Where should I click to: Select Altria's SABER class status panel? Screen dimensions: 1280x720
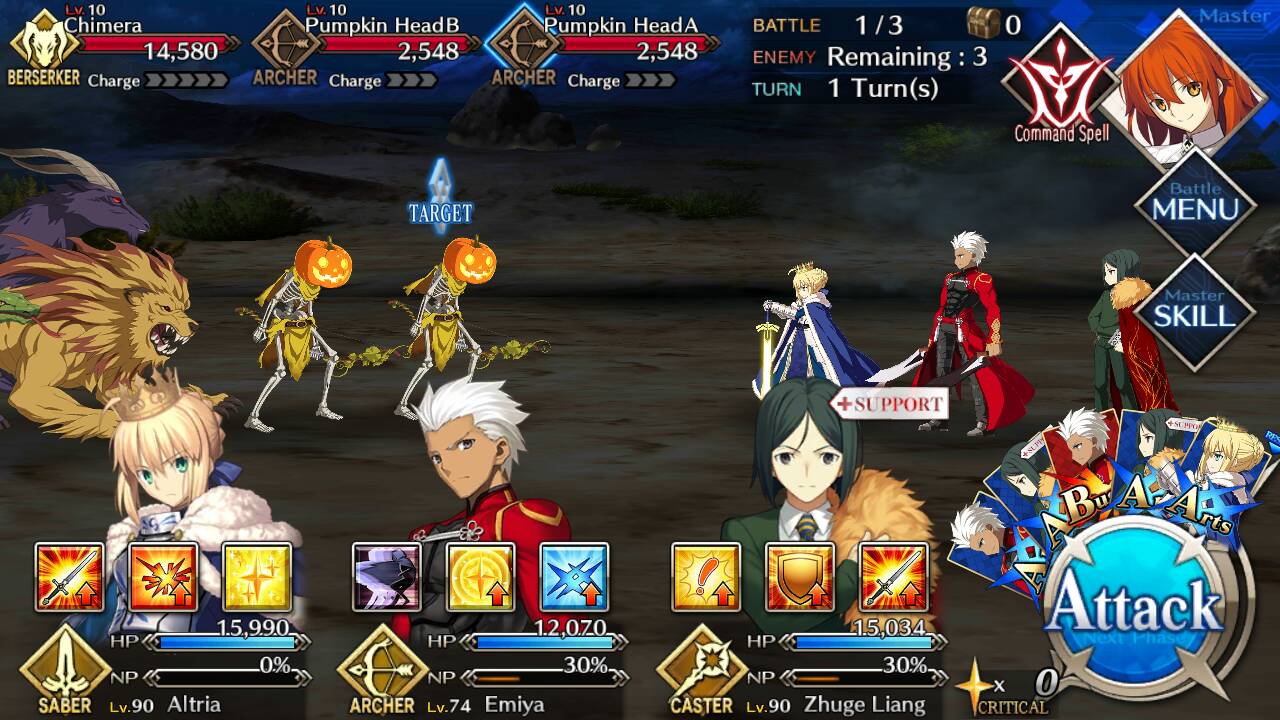160,670
